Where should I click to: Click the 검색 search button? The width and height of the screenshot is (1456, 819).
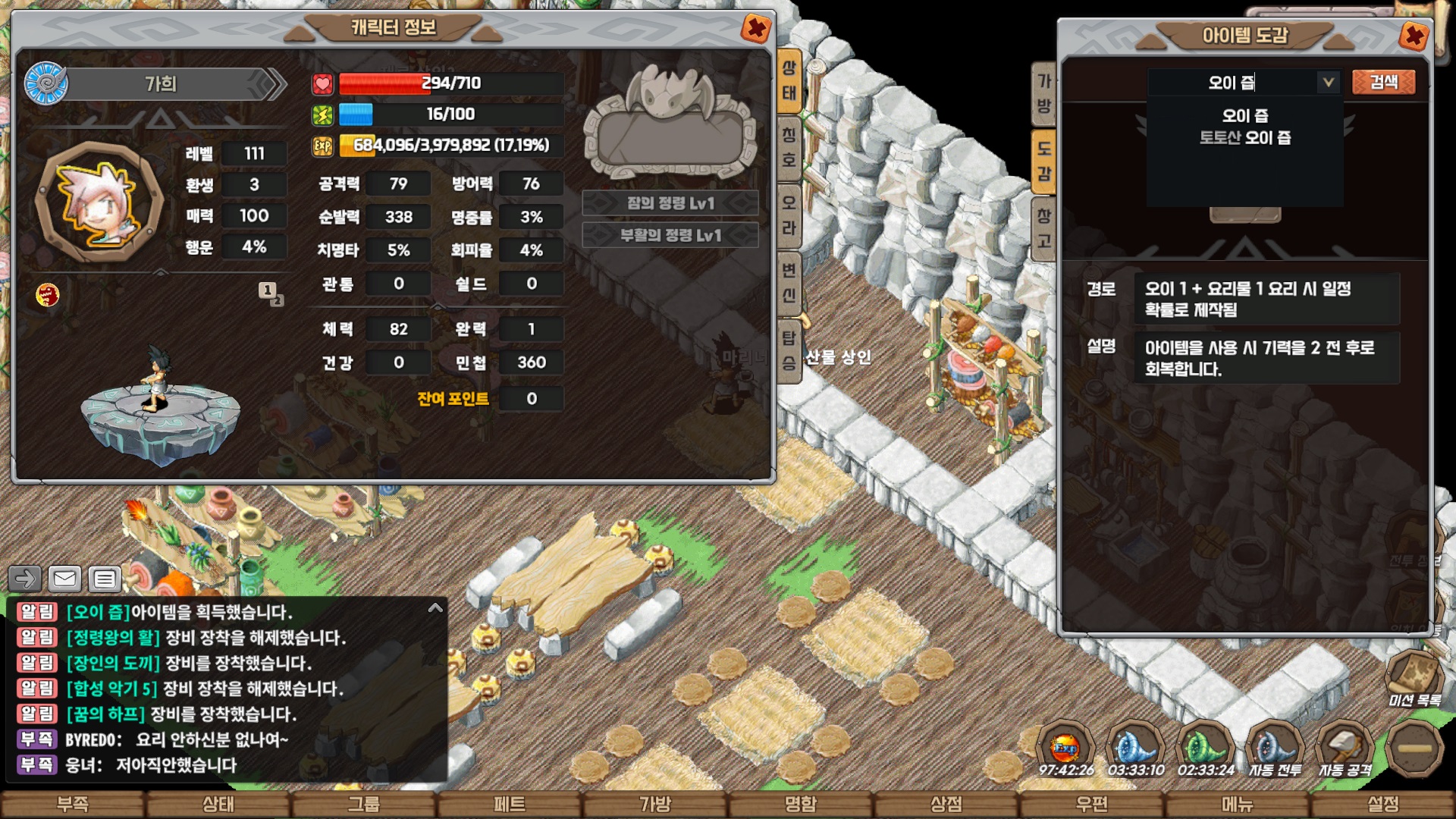[1383, 82]
